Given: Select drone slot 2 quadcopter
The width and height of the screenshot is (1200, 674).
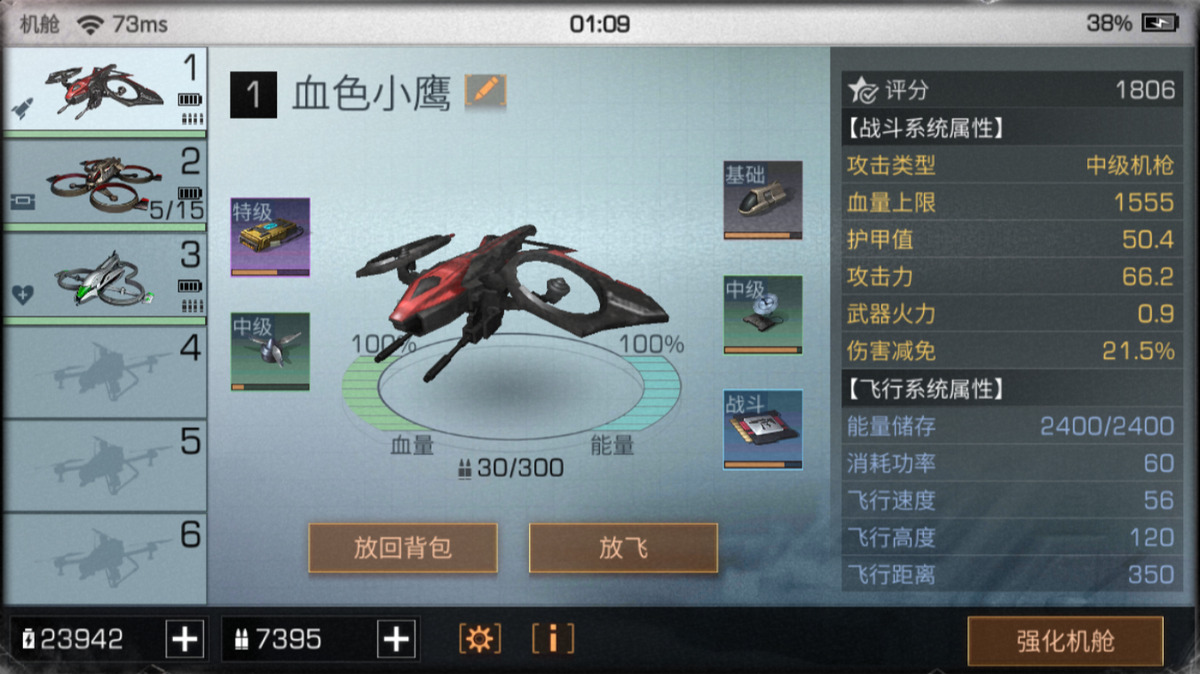Looking at the screenshot, I should tap(104, 183).
